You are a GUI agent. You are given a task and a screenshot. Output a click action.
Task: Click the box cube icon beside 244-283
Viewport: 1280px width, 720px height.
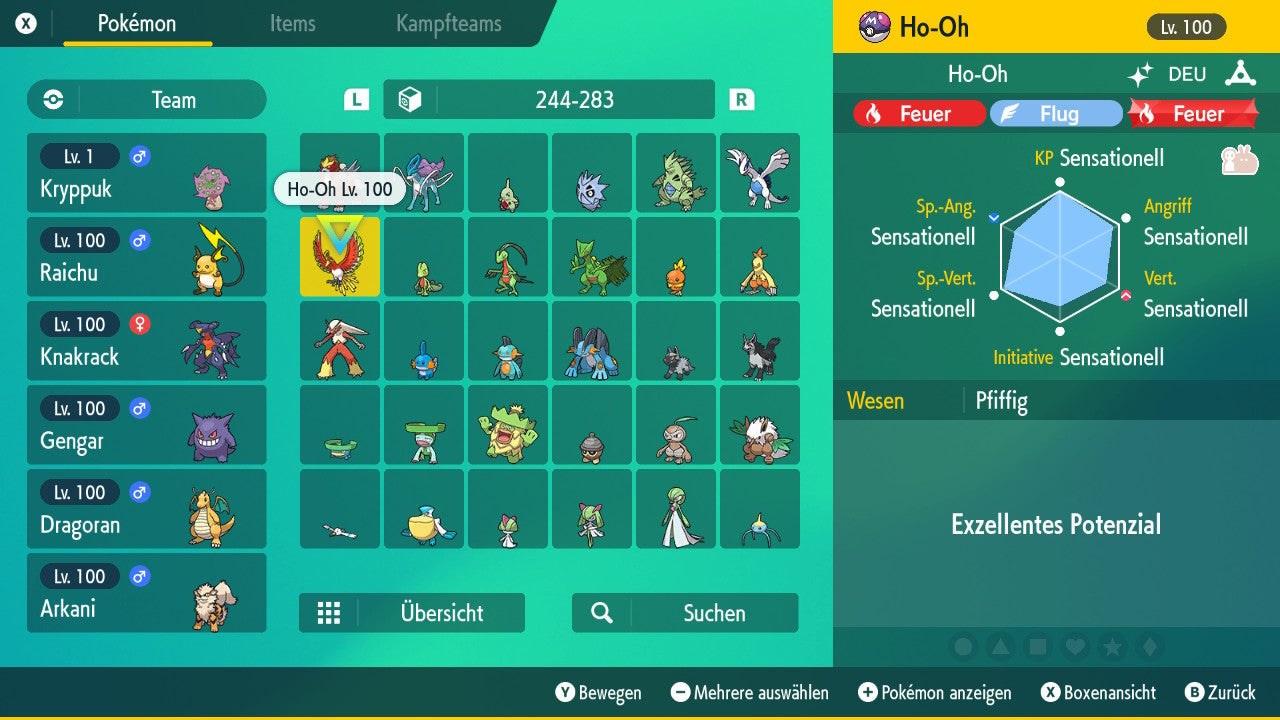click(x=411, y=99)
